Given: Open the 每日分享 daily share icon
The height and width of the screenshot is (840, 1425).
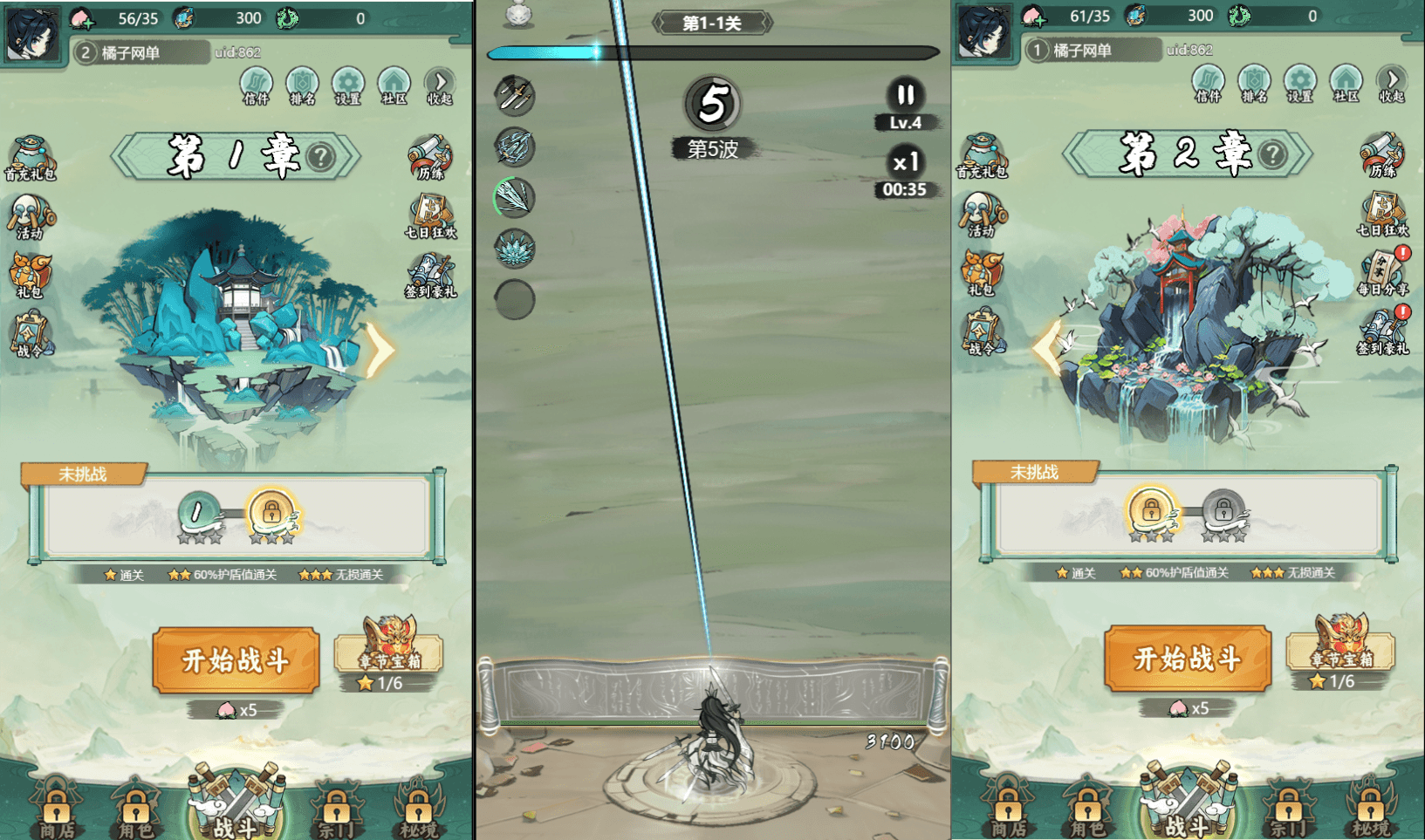Looking at the screenshot, I should pos(1383,272).
